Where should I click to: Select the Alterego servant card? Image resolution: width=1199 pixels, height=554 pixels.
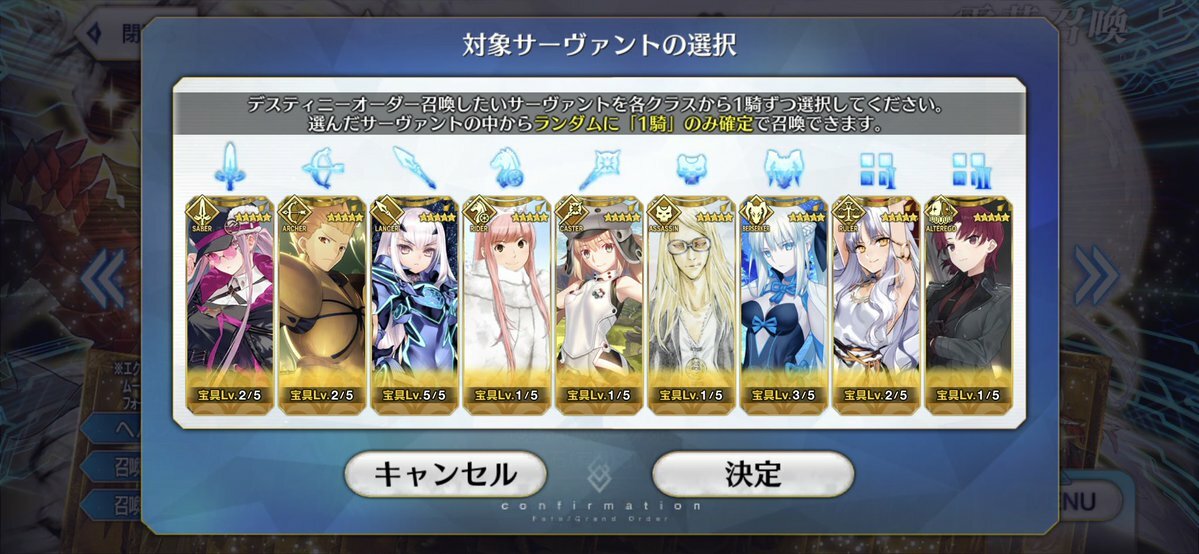(x=968, y=300)
